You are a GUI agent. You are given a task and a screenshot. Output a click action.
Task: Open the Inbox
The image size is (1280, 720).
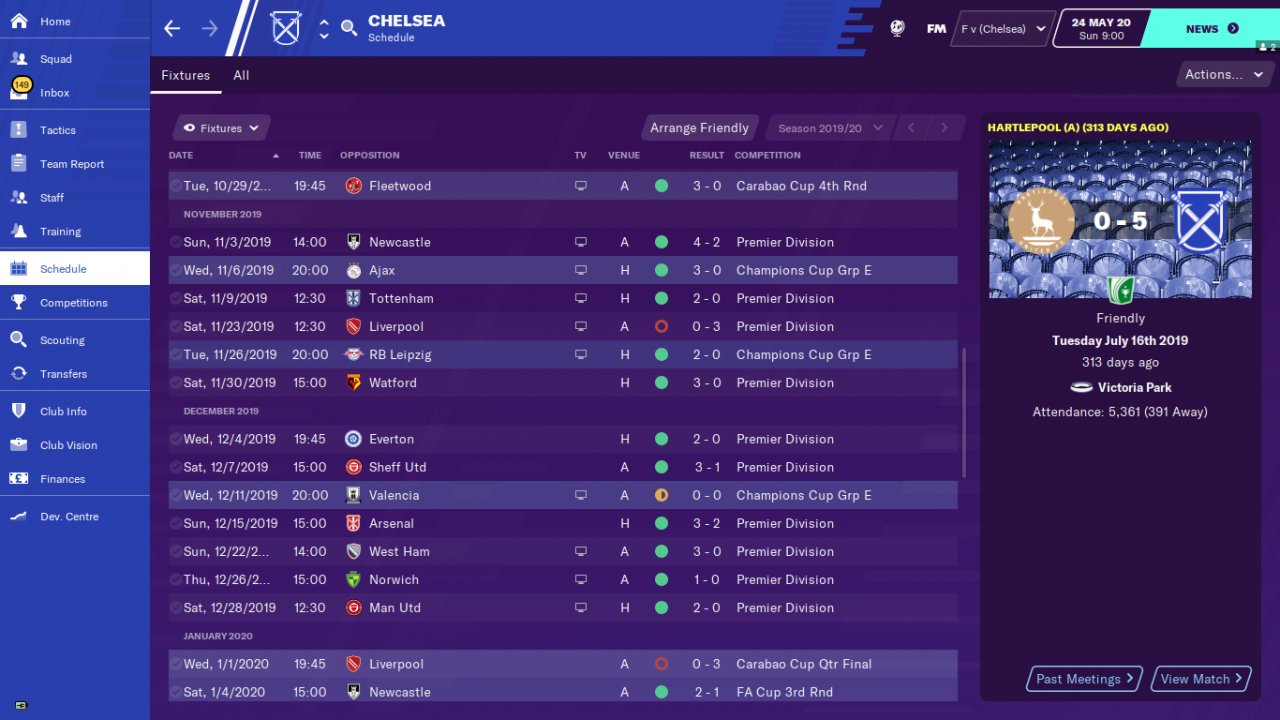click(x=55, y=93)
